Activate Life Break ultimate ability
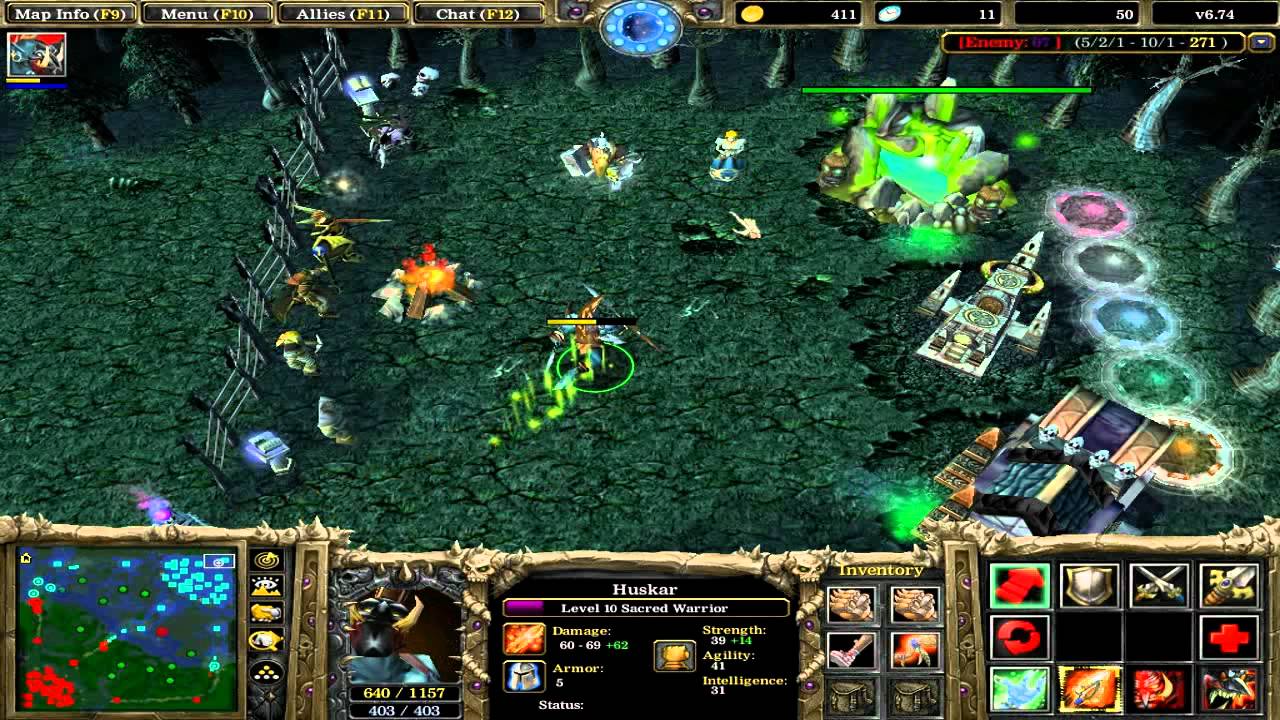This screenshot has width=1280, height=720. [x=1228, y=689]
